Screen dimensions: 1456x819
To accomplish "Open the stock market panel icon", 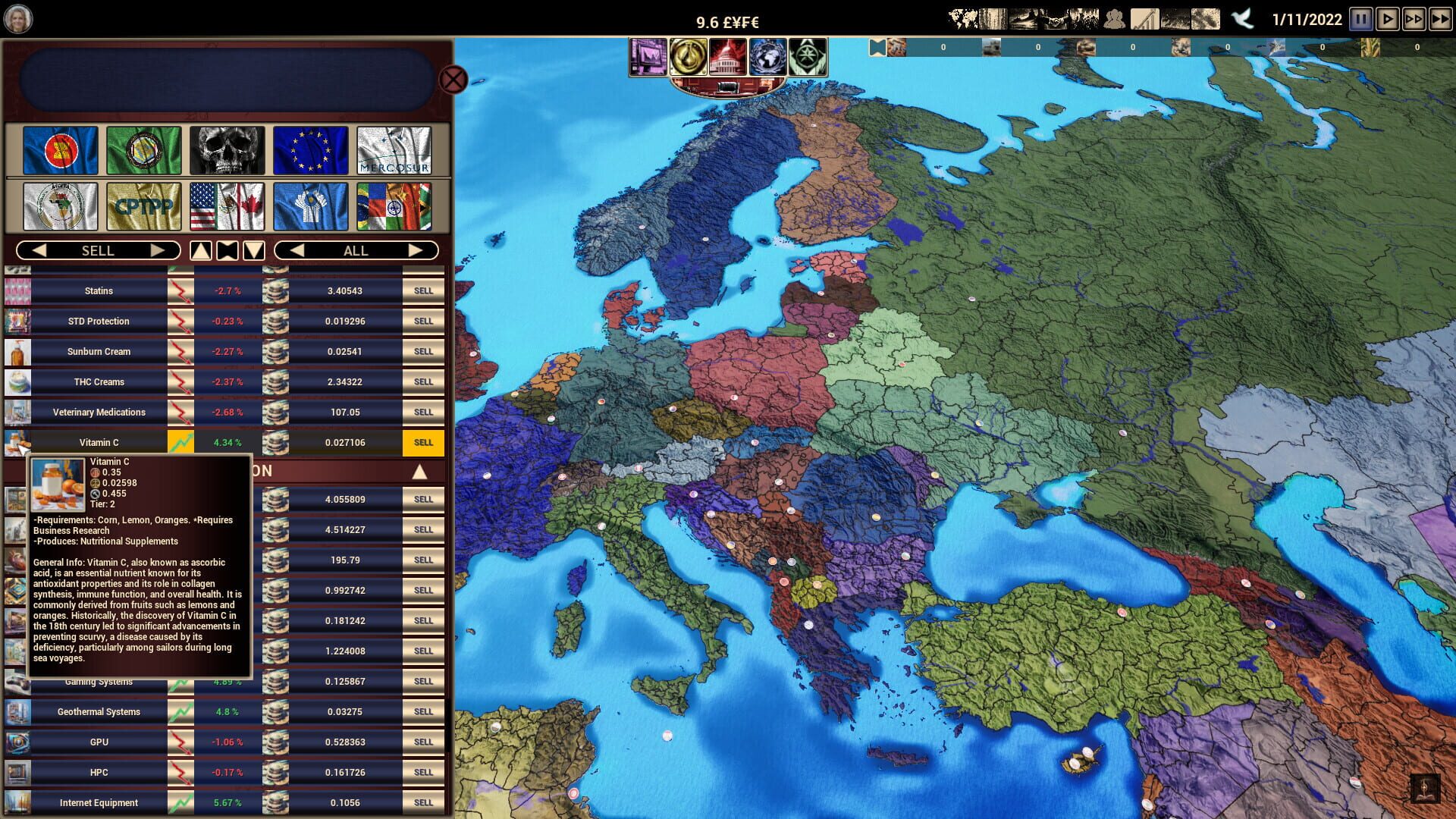I will [649, 57].
